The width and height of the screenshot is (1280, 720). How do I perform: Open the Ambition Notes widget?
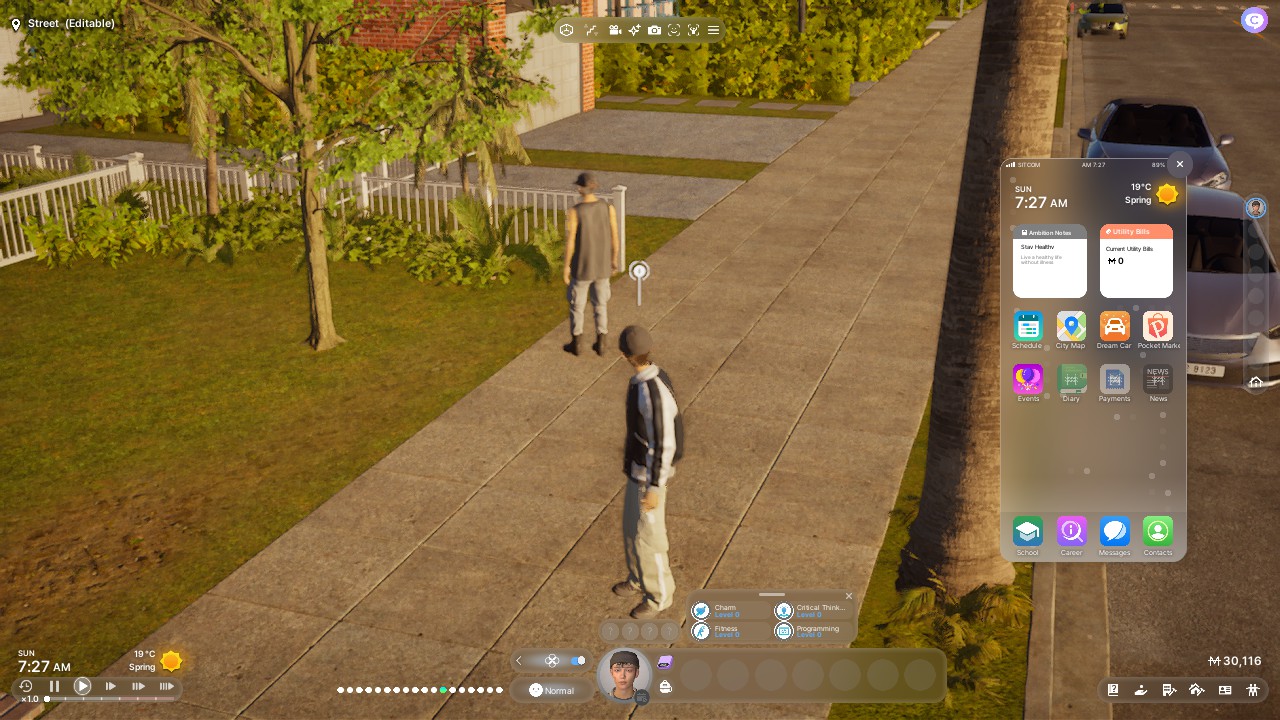coord(1049,261)
